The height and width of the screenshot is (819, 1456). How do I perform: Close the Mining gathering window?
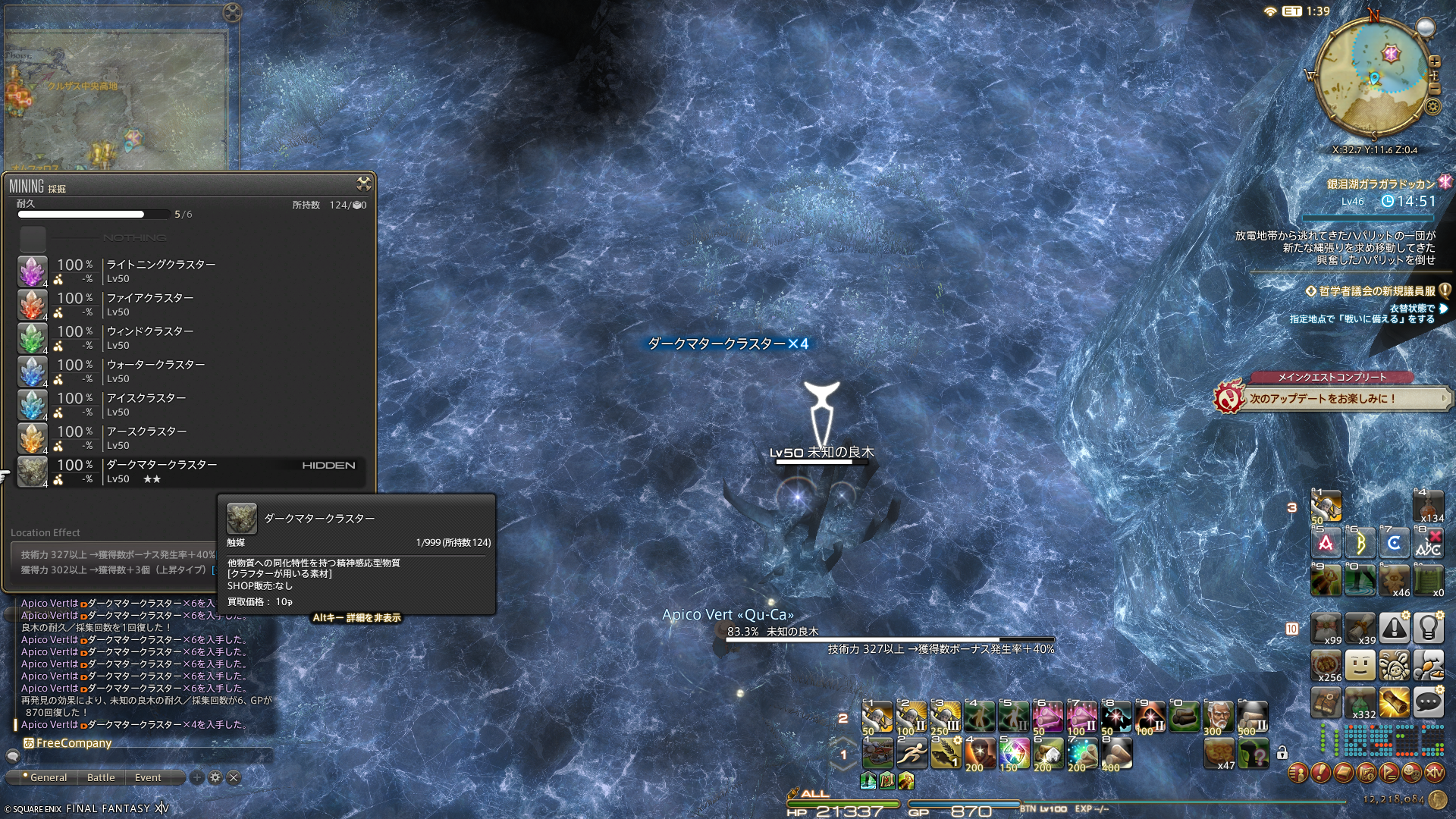(364, 184)
